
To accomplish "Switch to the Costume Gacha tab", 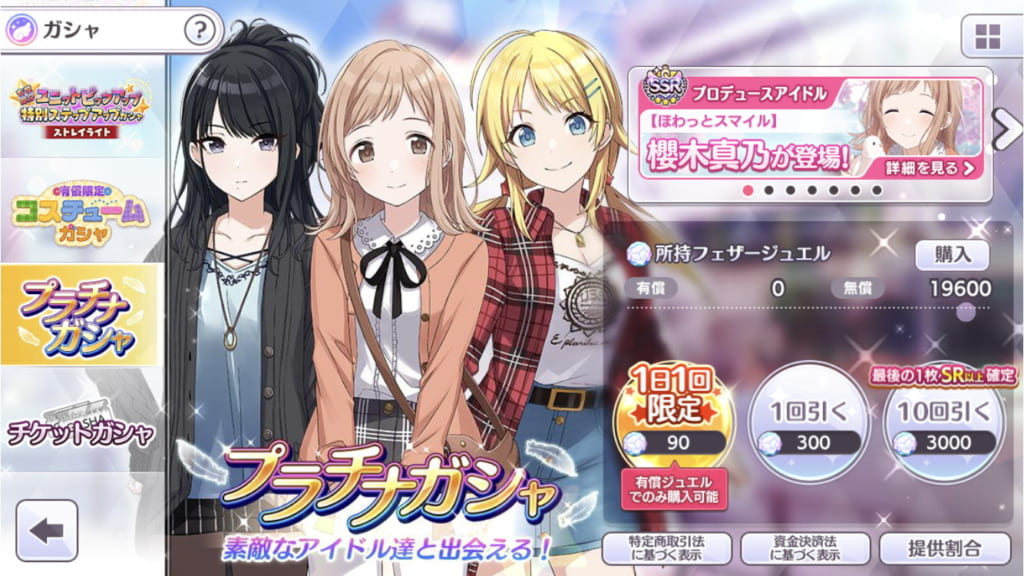I will [x=80, y=212].
